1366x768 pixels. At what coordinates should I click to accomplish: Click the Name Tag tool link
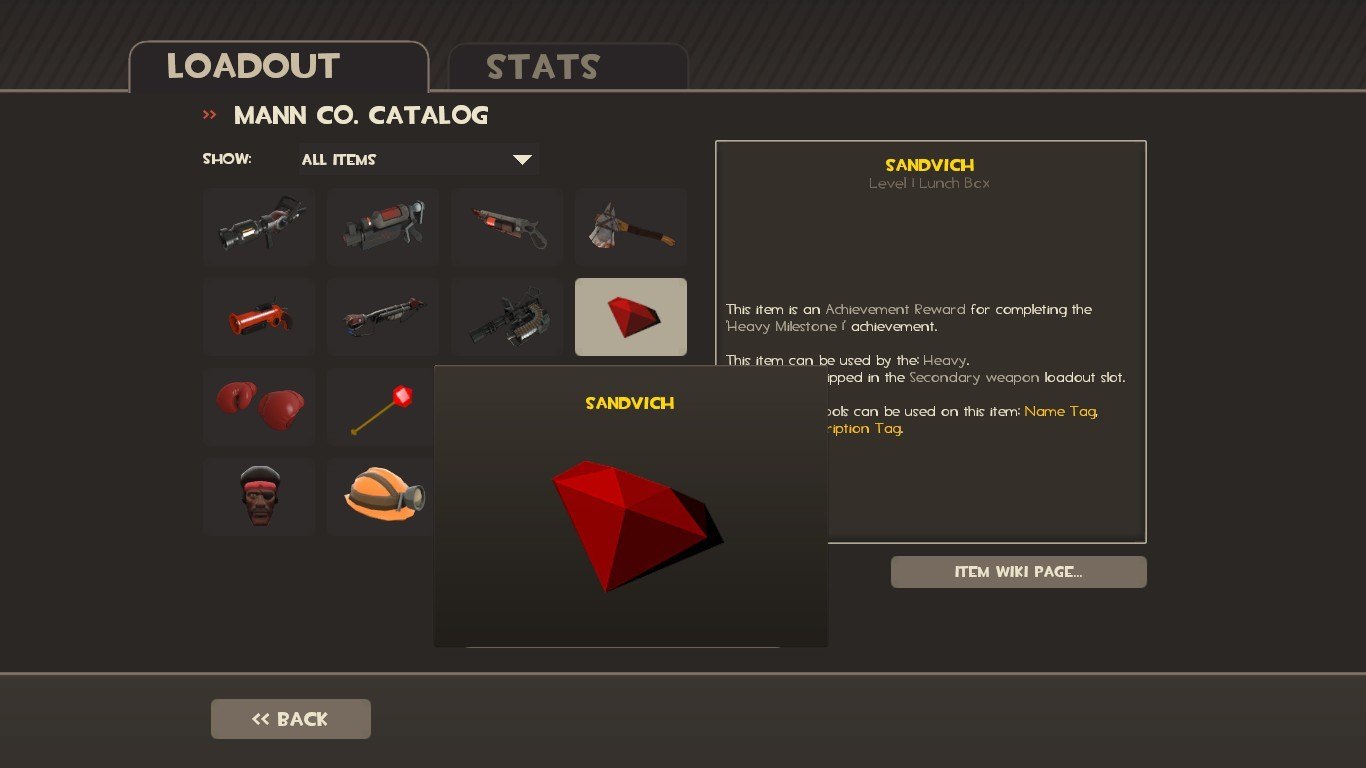point(1060,411)
